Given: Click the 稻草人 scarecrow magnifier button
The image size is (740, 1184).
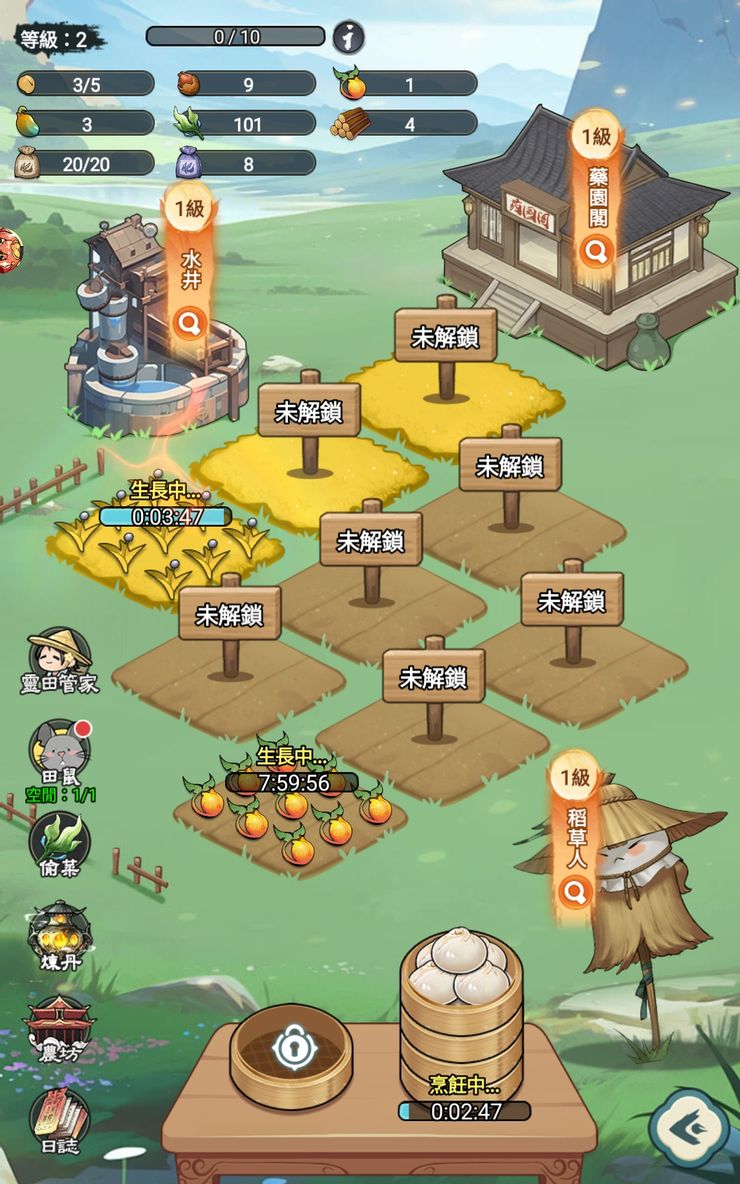Looking at the screenshot, I should [575, 890].
